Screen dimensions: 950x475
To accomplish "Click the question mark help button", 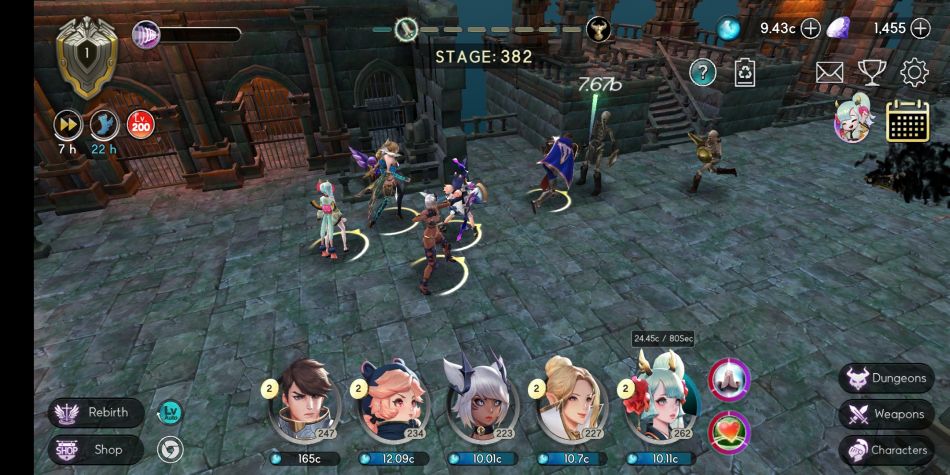I will tap(703, 72).
